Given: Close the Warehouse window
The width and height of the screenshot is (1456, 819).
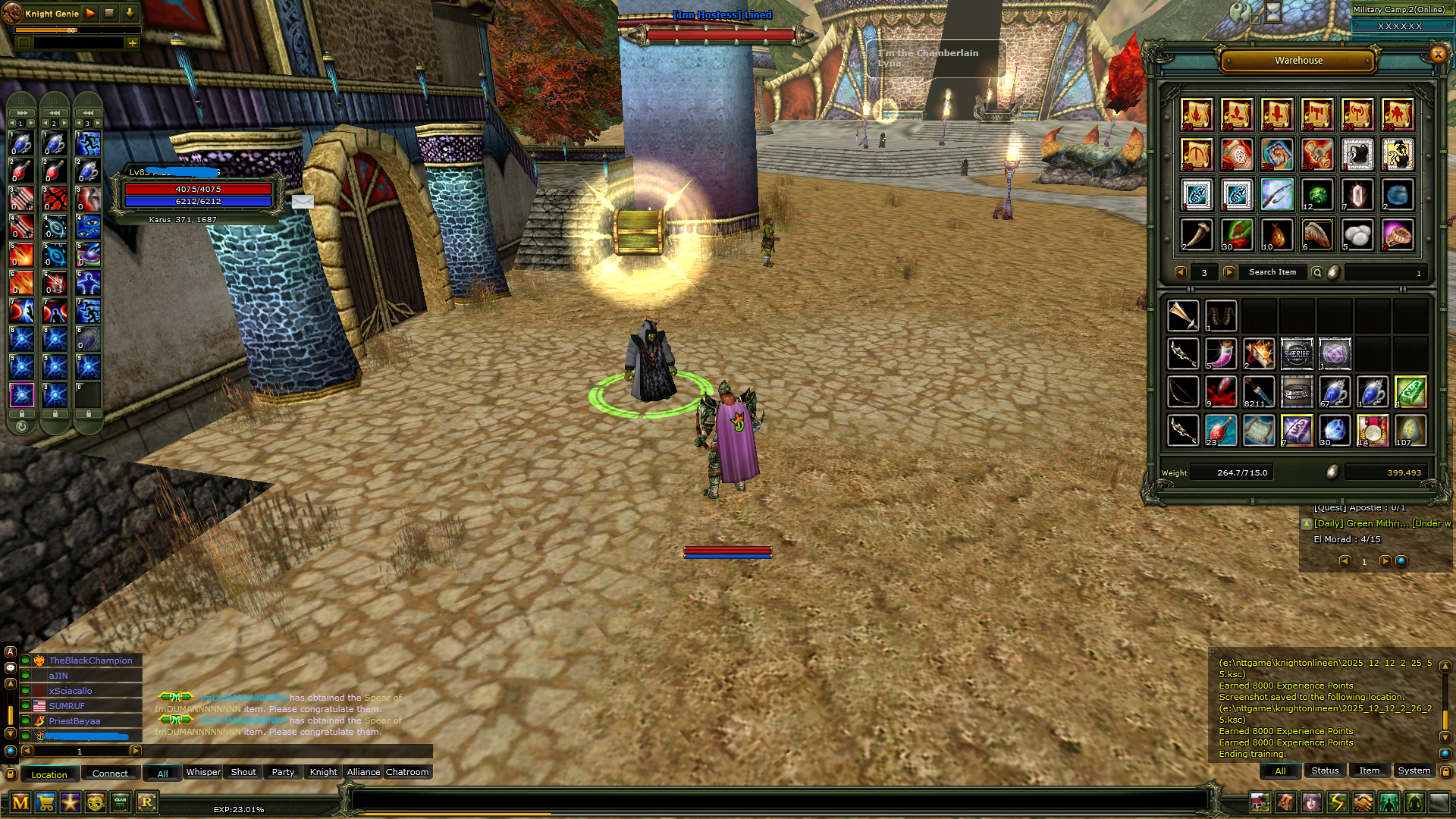Looking at the screenshot, I should [x=1438, y=54].
